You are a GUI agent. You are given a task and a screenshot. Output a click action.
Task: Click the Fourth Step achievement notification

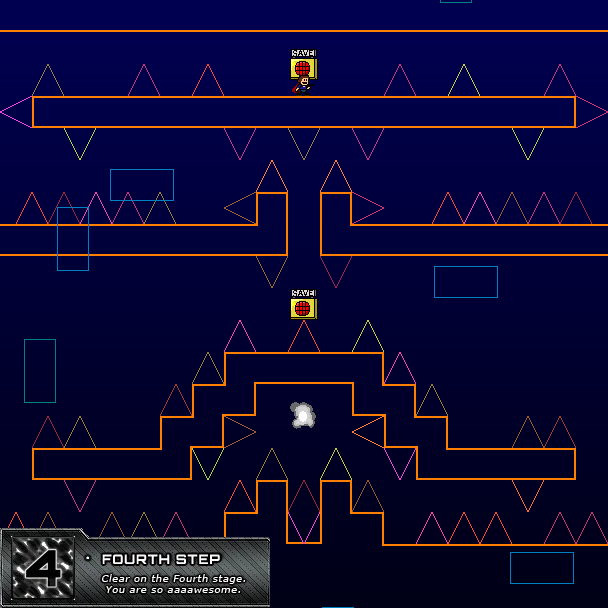[x=136, y=571]
